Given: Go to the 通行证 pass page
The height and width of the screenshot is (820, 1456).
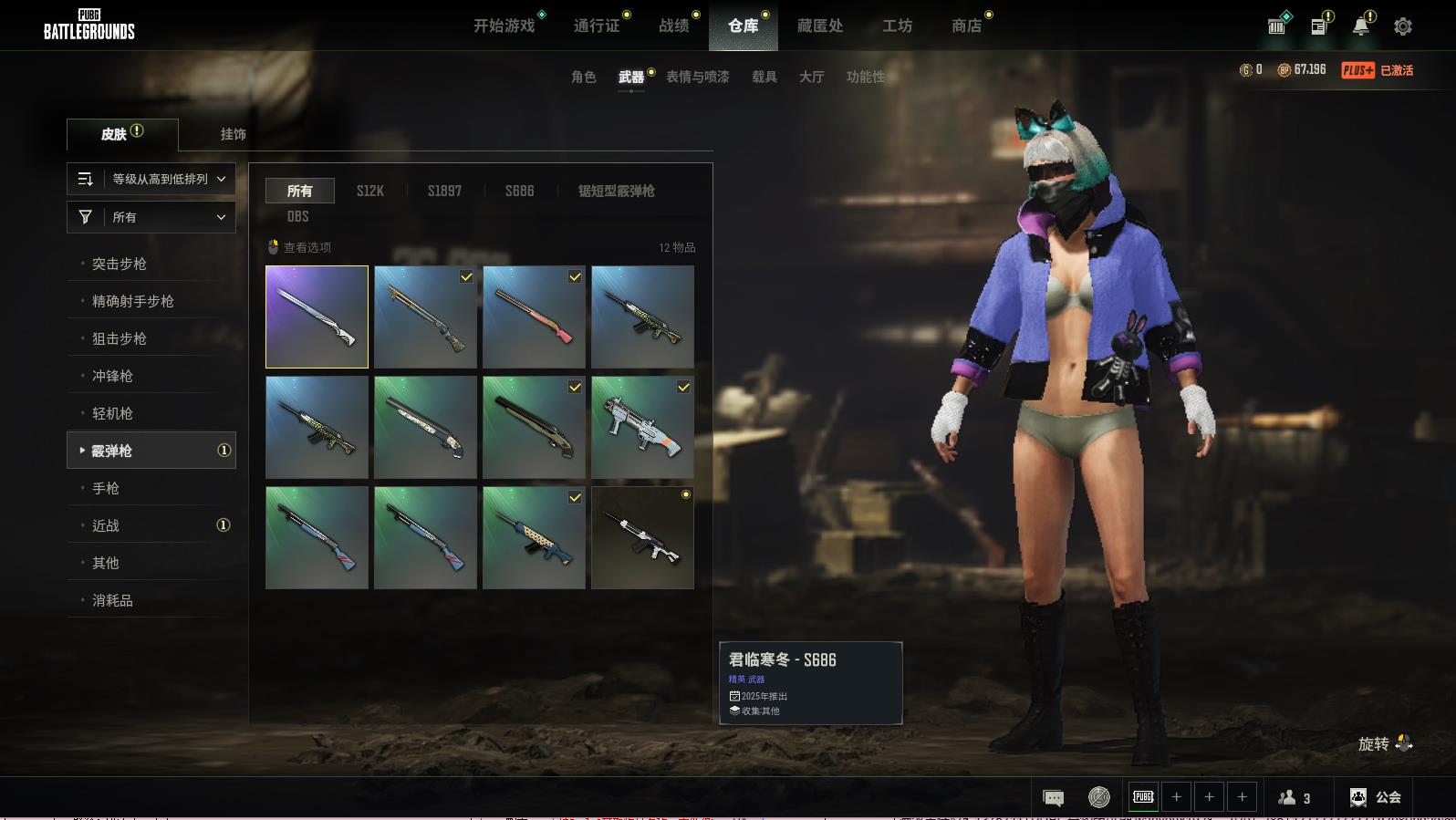Looking at the screenshot, I should (597, 26).
